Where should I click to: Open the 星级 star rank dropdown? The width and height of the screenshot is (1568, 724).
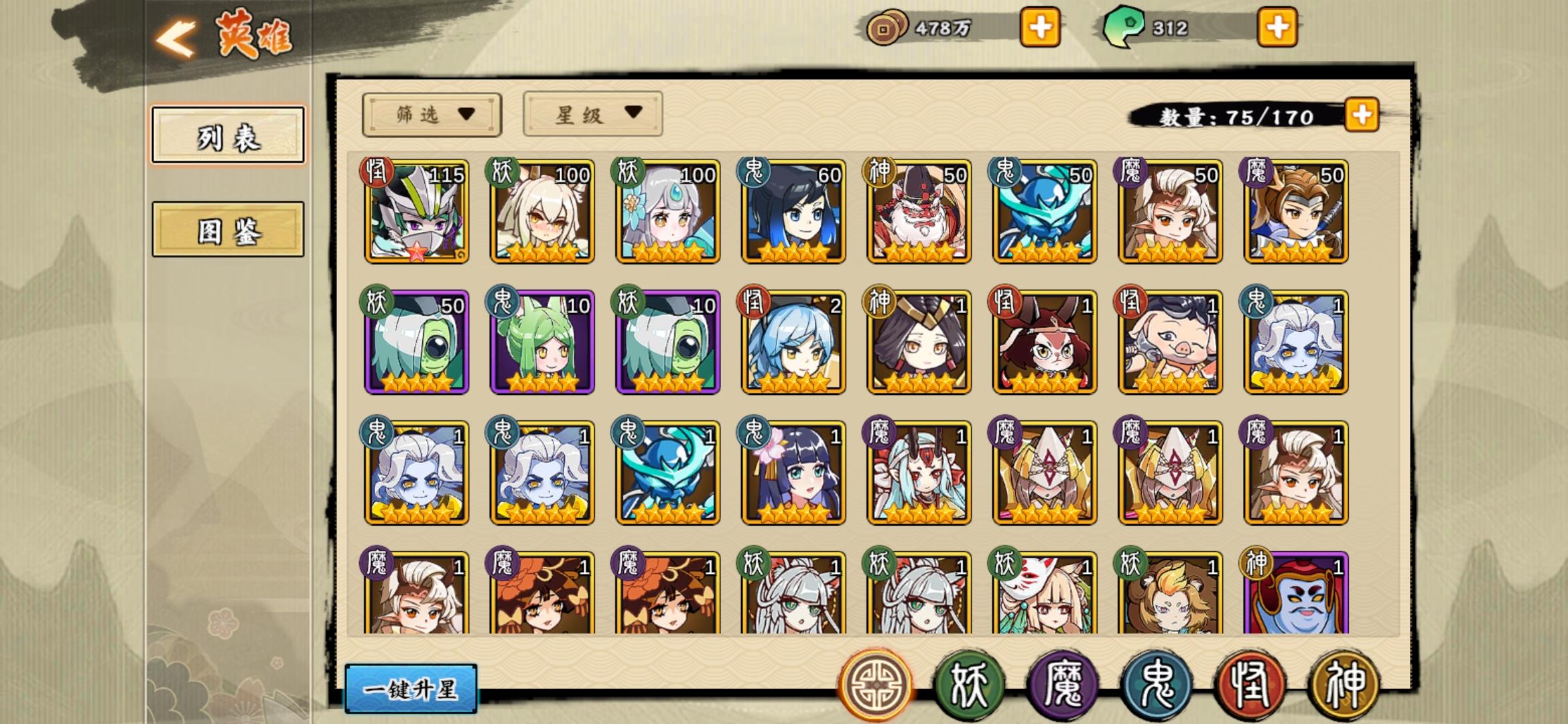click(x=592, y=114)
